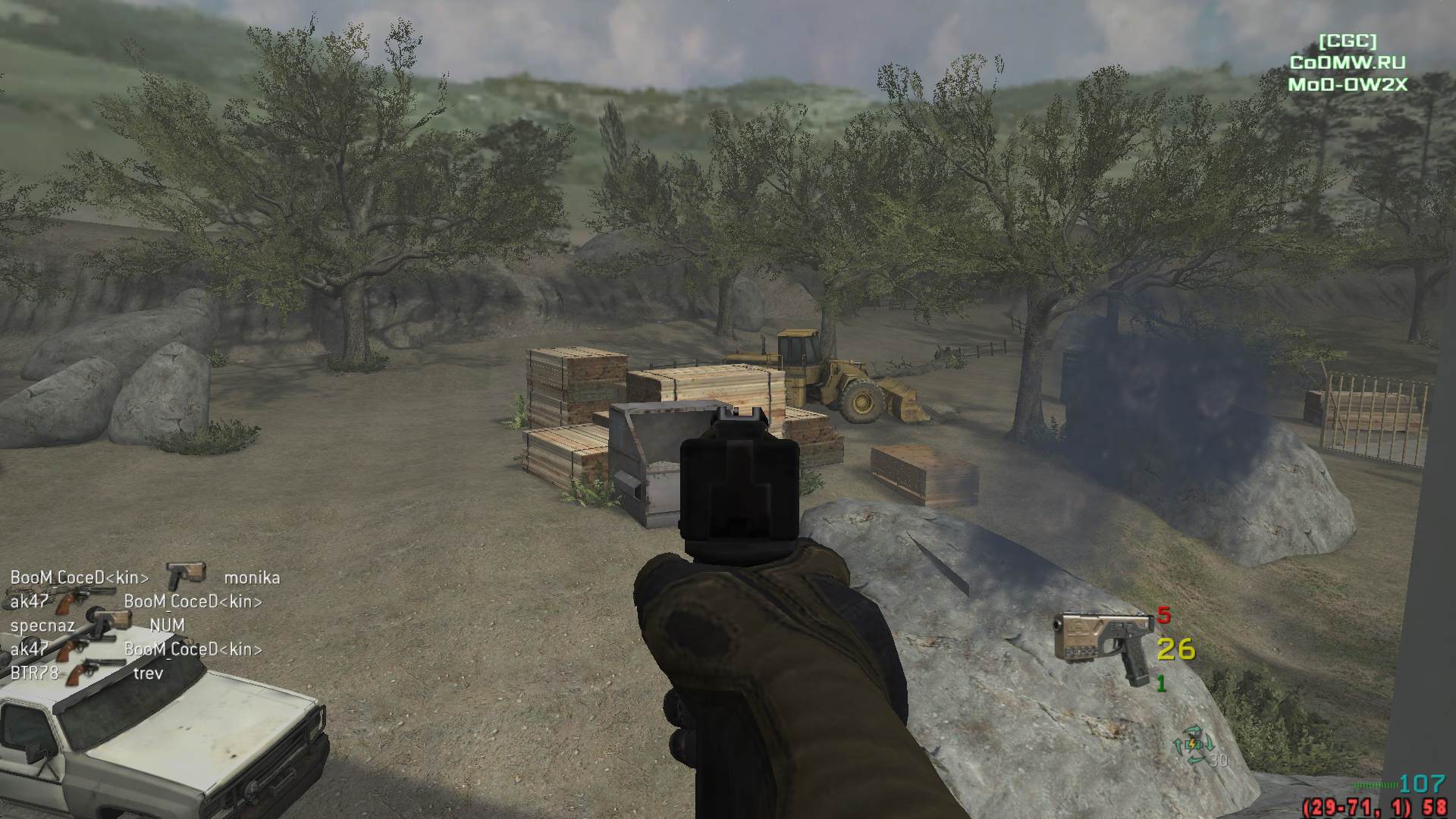
Task: Select the BTR78 killed trev feed row
Action: (x=86, y=673)
